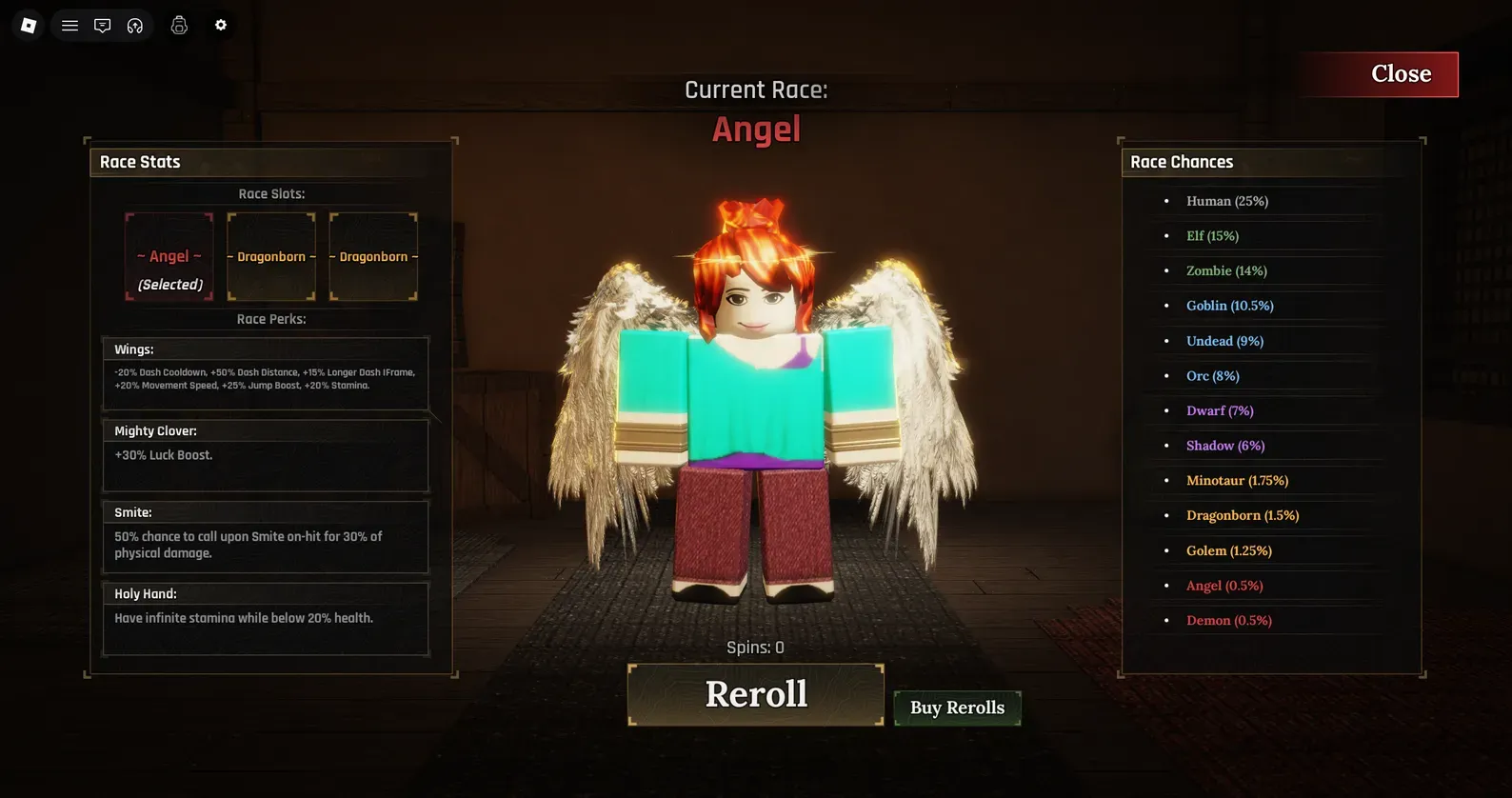This screenshot has width=1512, height=798.
Task: Open the gear settings icon
Action: coord(221,26)
